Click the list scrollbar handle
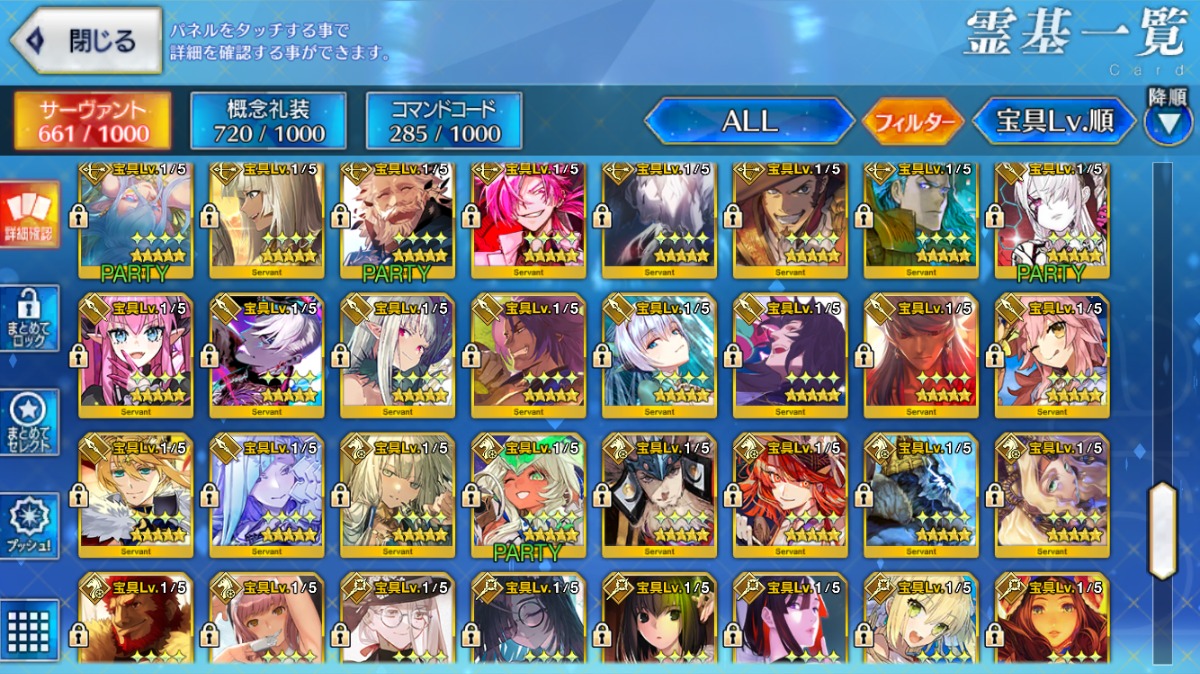The height and width of the screenshot is (674, 1200). [1162, 530]
